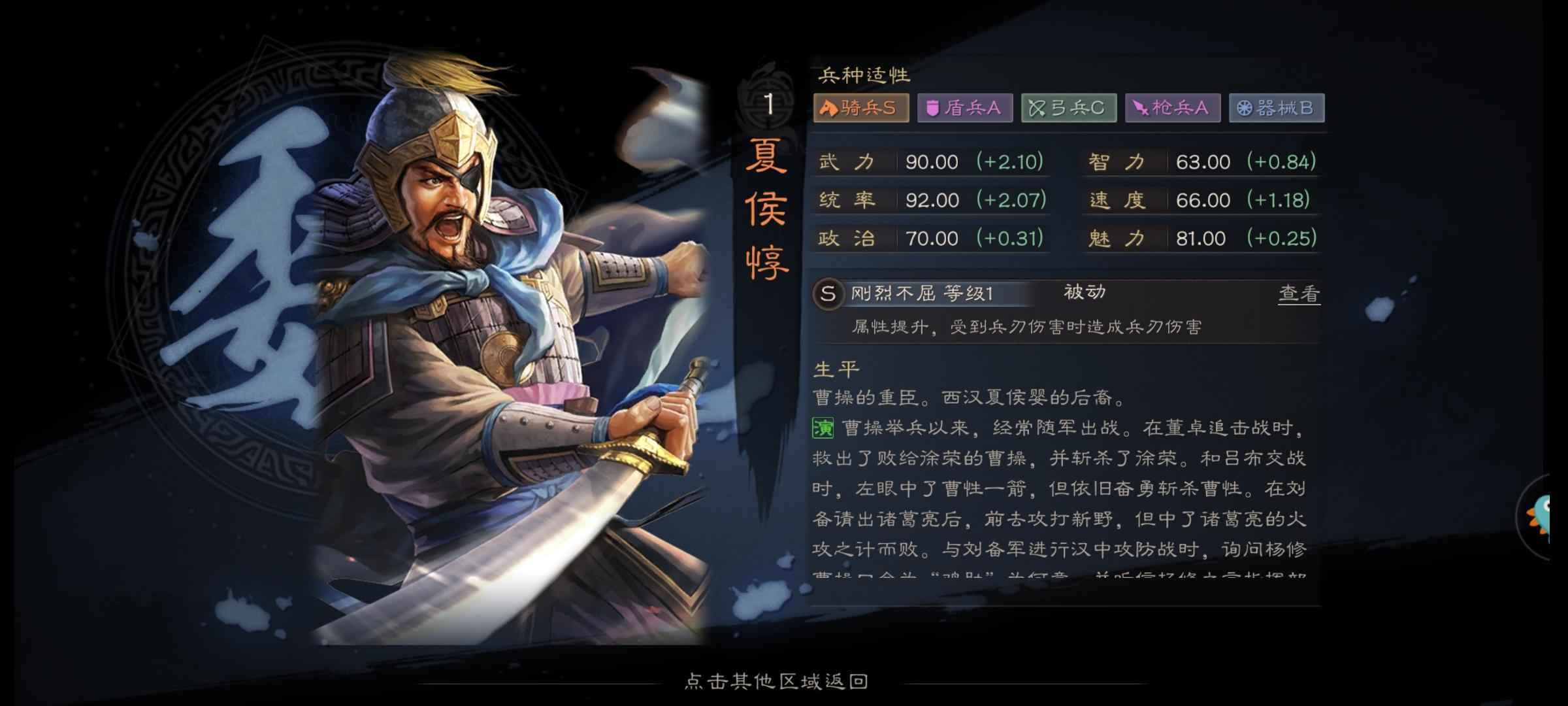Select the 器械B siege equipment badge

[1275, 109]
